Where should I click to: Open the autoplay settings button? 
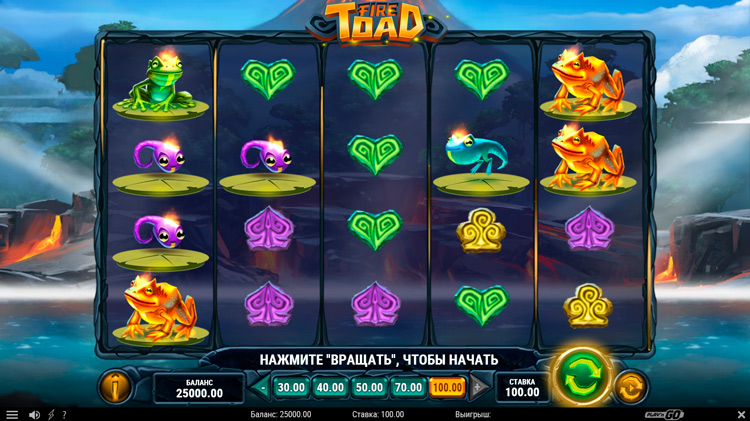[x=630, y=386]
